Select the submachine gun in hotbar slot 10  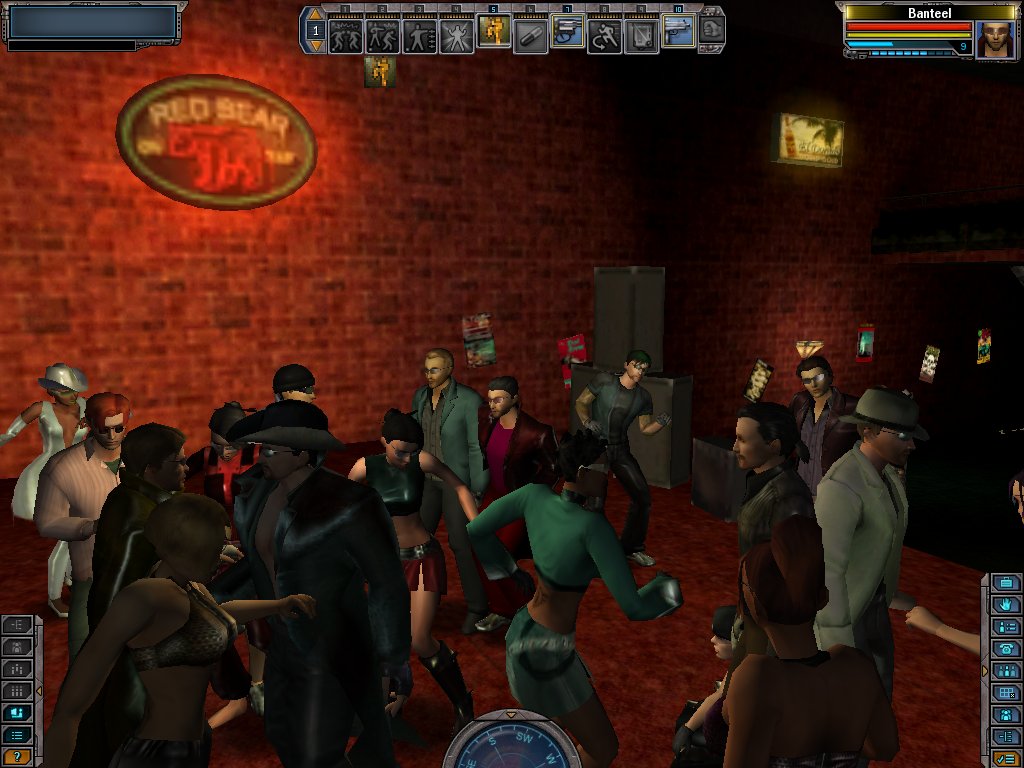pyautogui.click(x=678, y=34)
